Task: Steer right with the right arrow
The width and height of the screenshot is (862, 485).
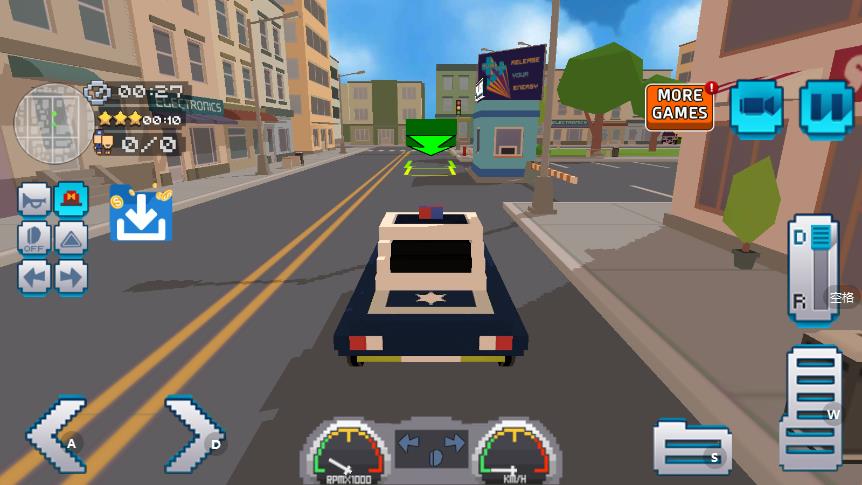Action: 194,434
